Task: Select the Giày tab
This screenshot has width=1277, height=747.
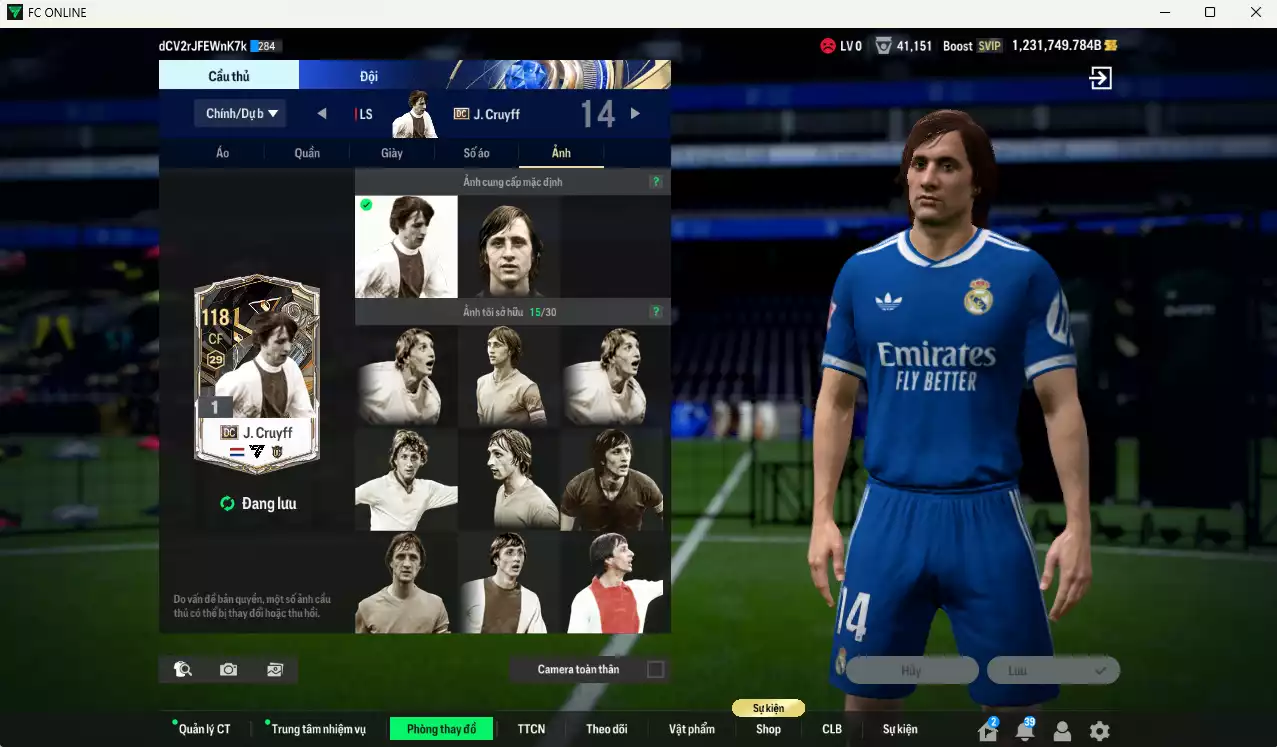Action: (392, 153)
